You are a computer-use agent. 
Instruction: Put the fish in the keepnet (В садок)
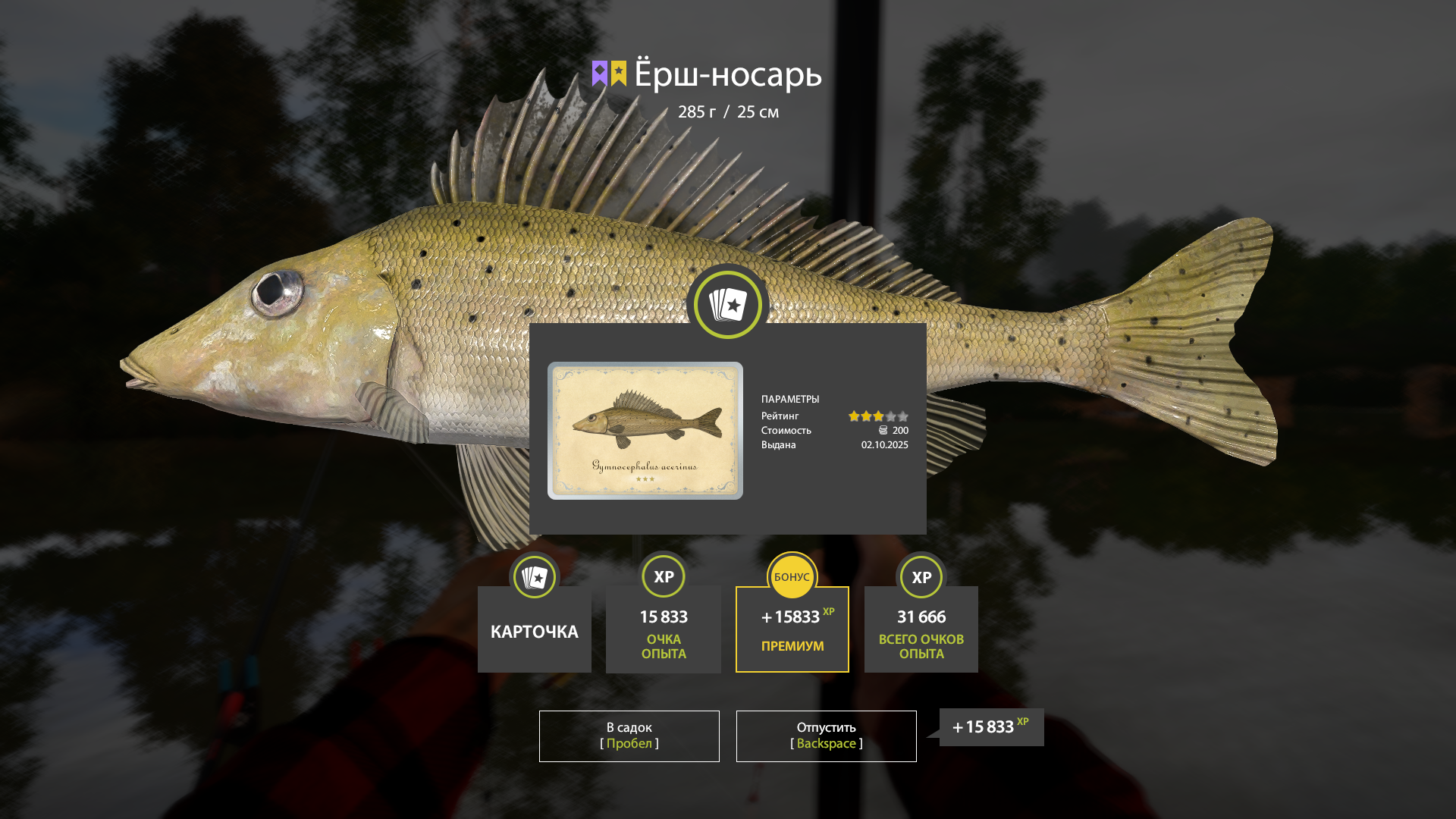point(629,736)
